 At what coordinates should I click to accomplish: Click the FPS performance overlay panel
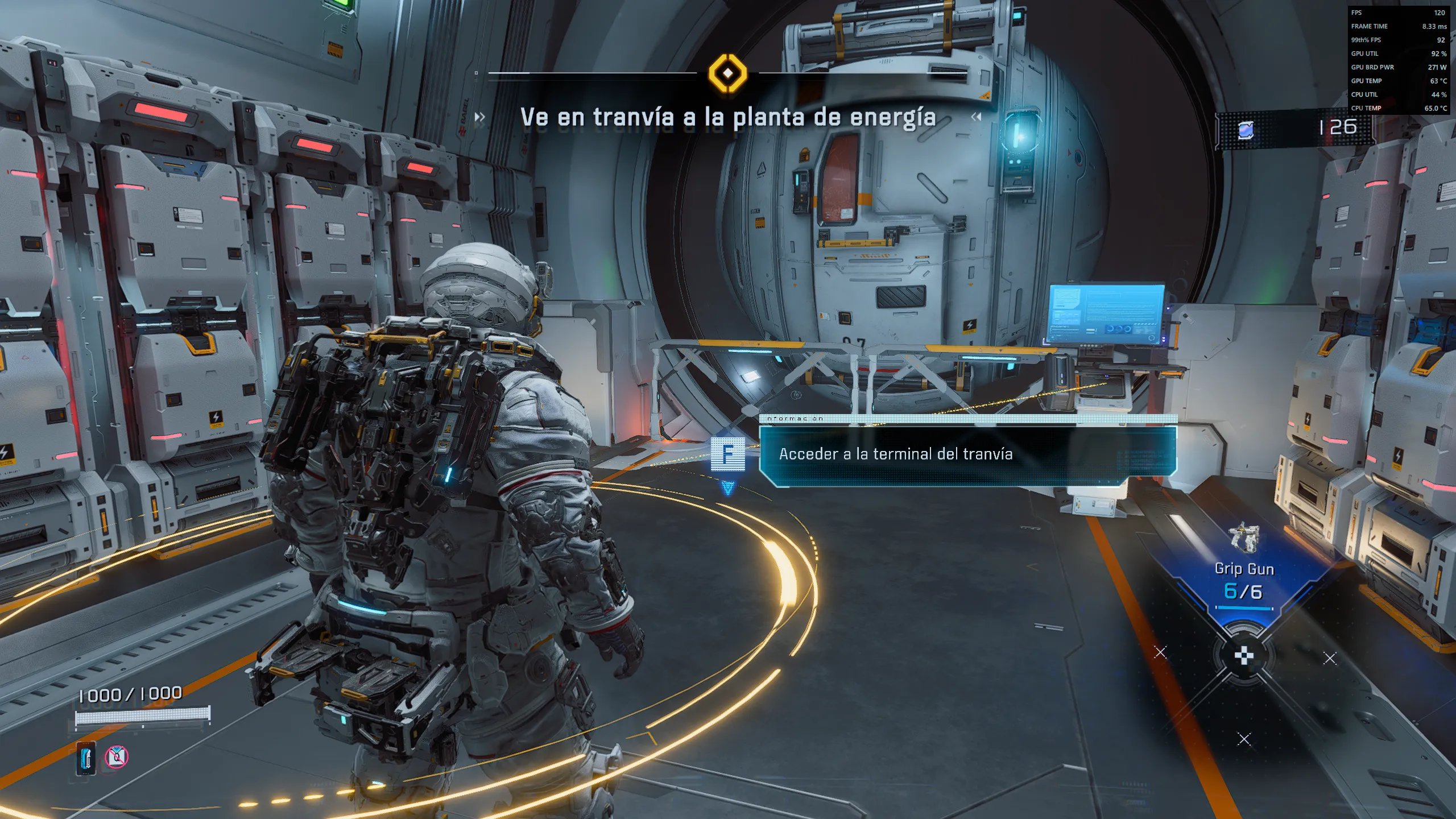pyautogui.click(x=1399, y=60)
